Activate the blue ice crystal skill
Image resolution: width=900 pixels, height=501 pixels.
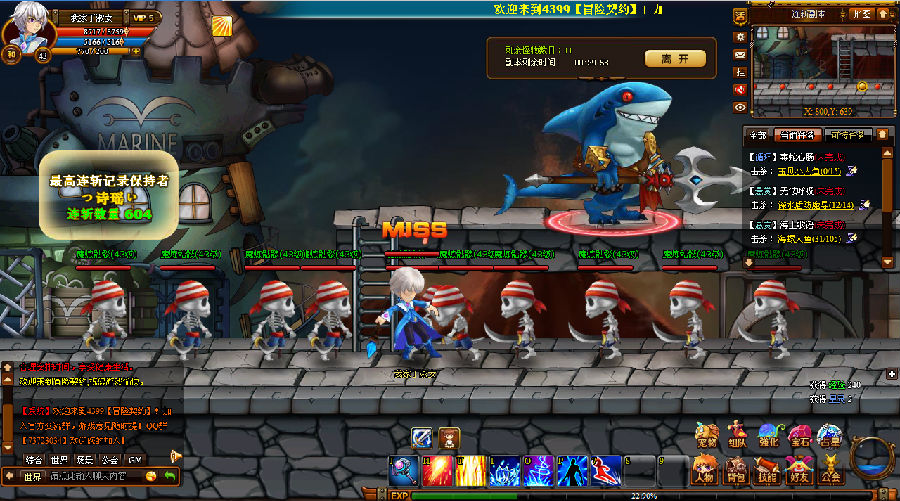(x=505, y=470)
